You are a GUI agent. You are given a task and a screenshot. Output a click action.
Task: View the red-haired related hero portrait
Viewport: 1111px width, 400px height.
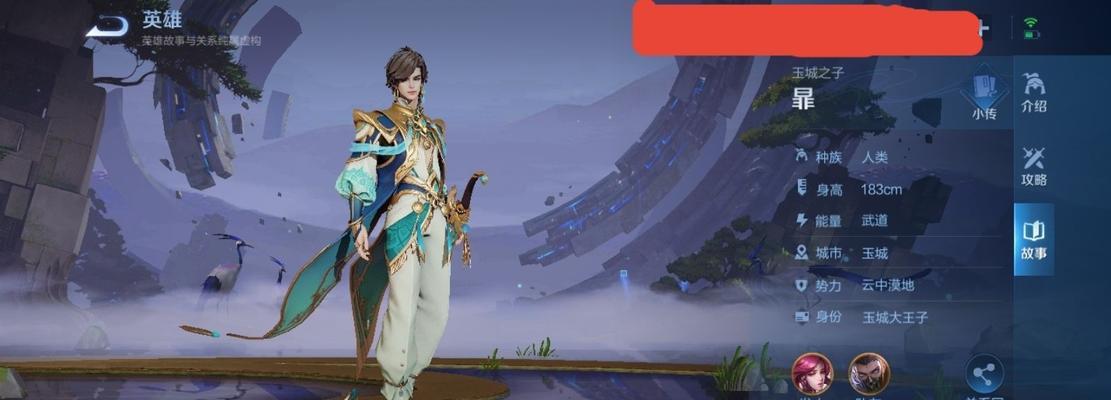[x=812, y=374]
